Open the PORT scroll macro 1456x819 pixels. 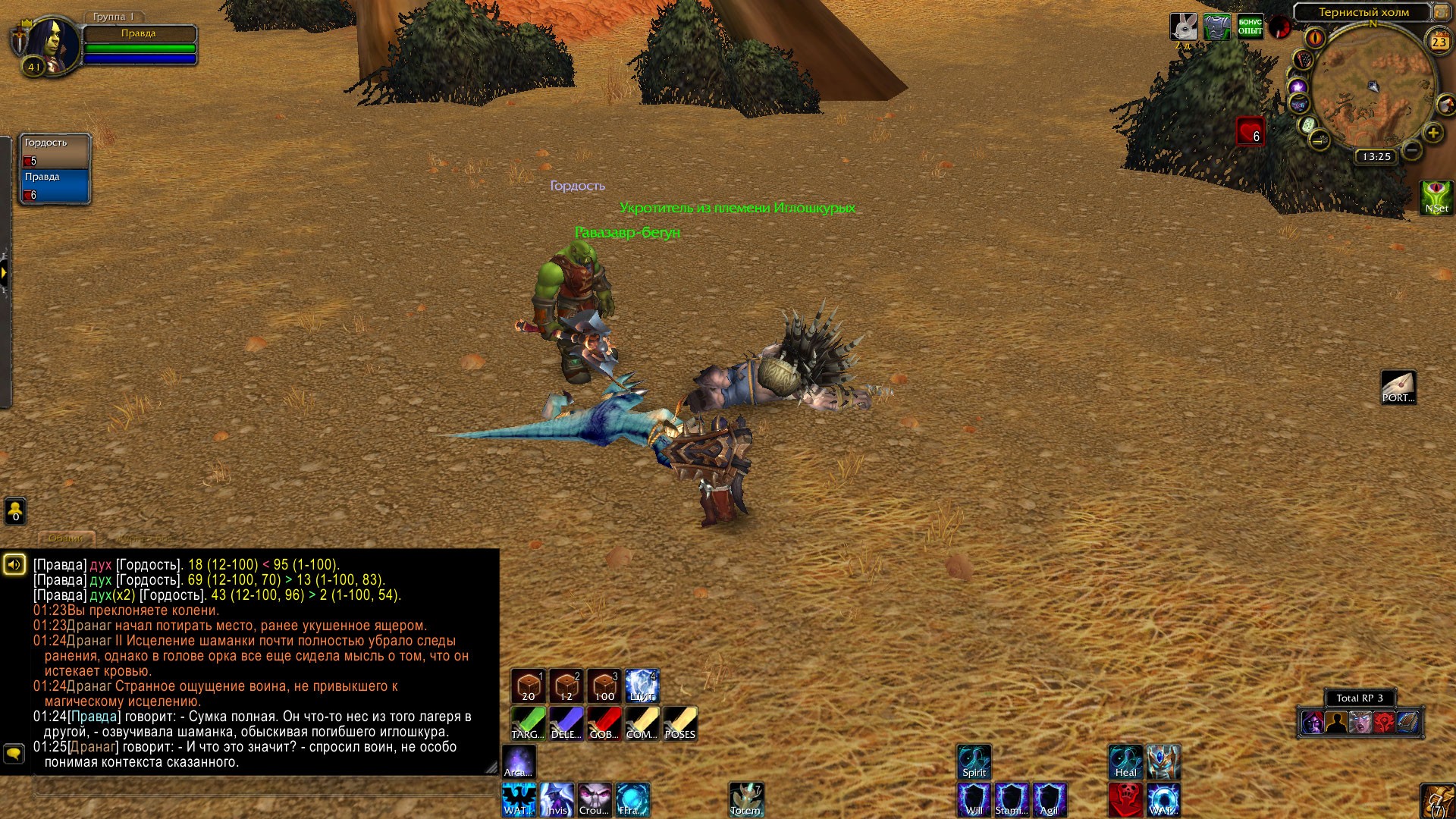1398,388
